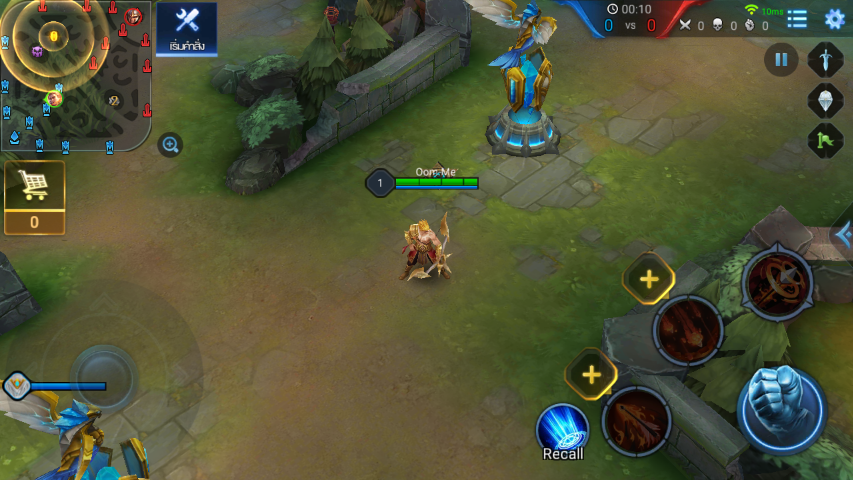
Task: Pause the match
Action: [781, 59]
